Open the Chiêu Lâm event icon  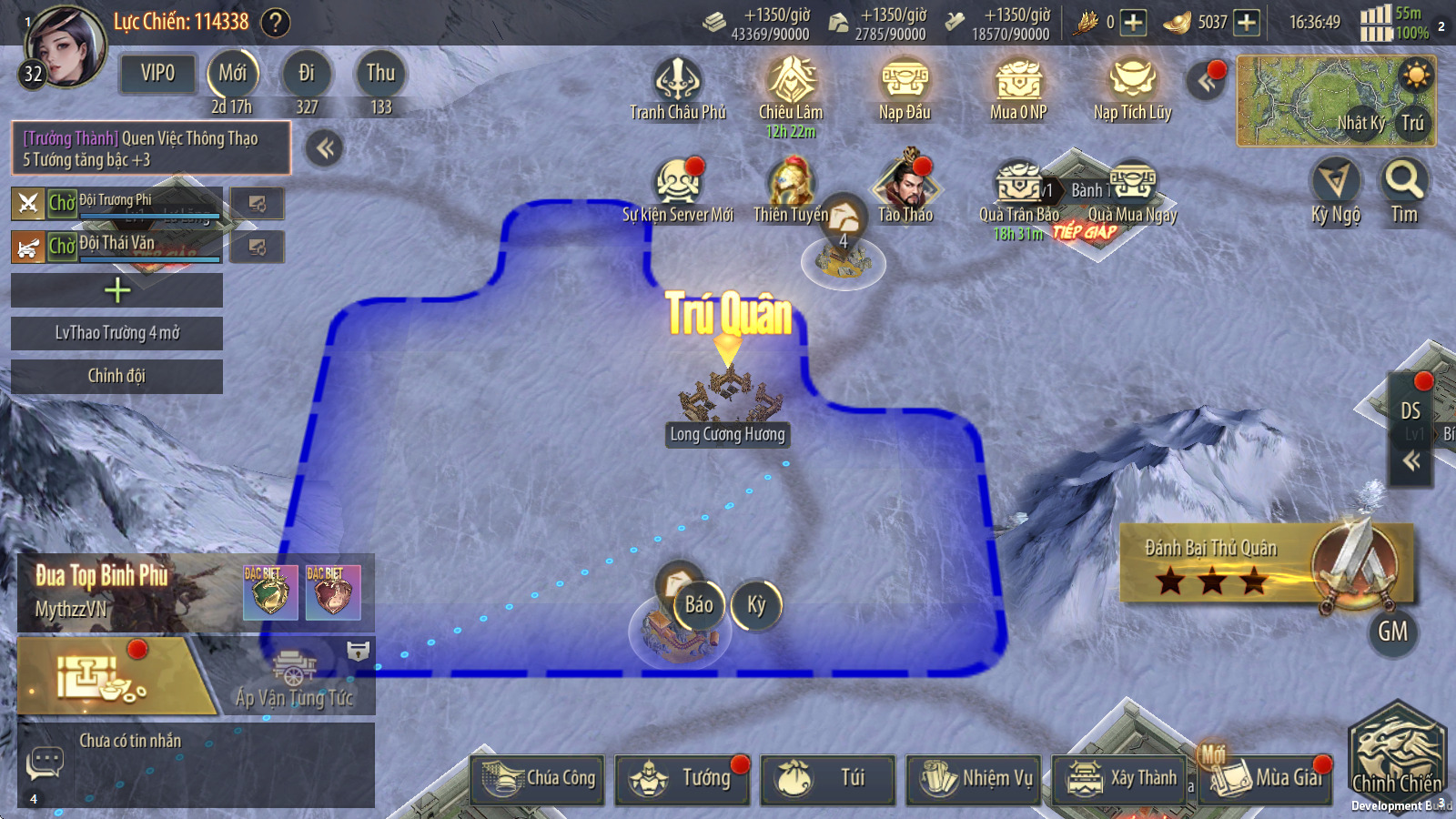(791, 82)
